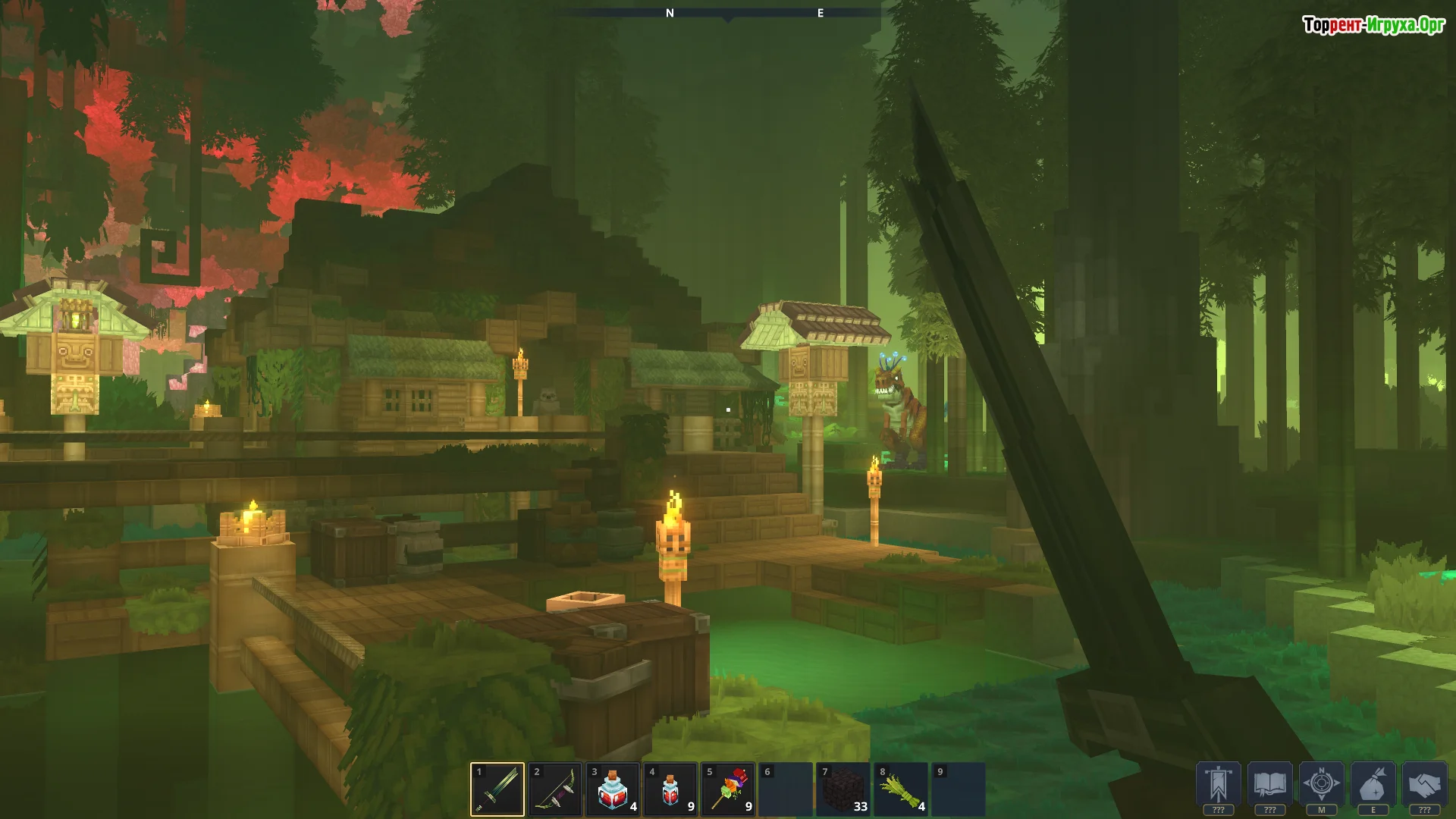This screenshot has width=1456, height=819.
Task: Equip the bow from the hotbar
Action: click(x=555, y=789)
